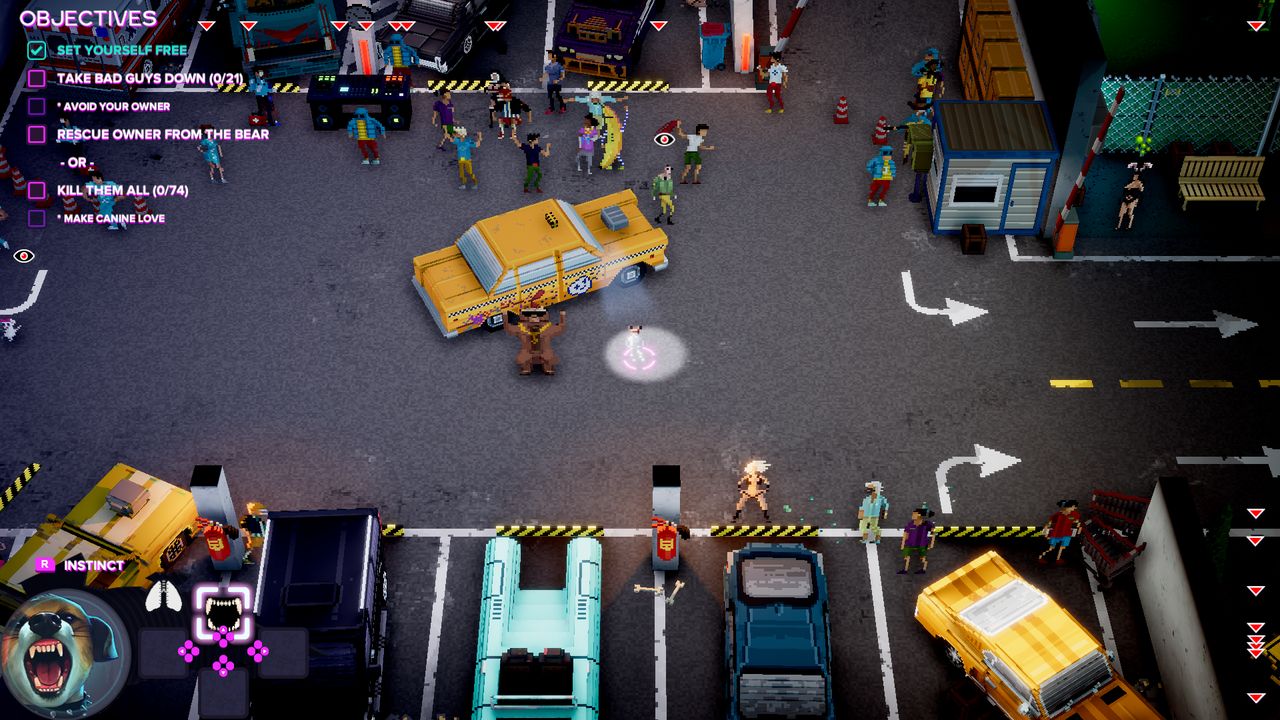The height and width of the screenshot is (720, 1280).
Task: Click the pink R button prompt
Action: 45,565
